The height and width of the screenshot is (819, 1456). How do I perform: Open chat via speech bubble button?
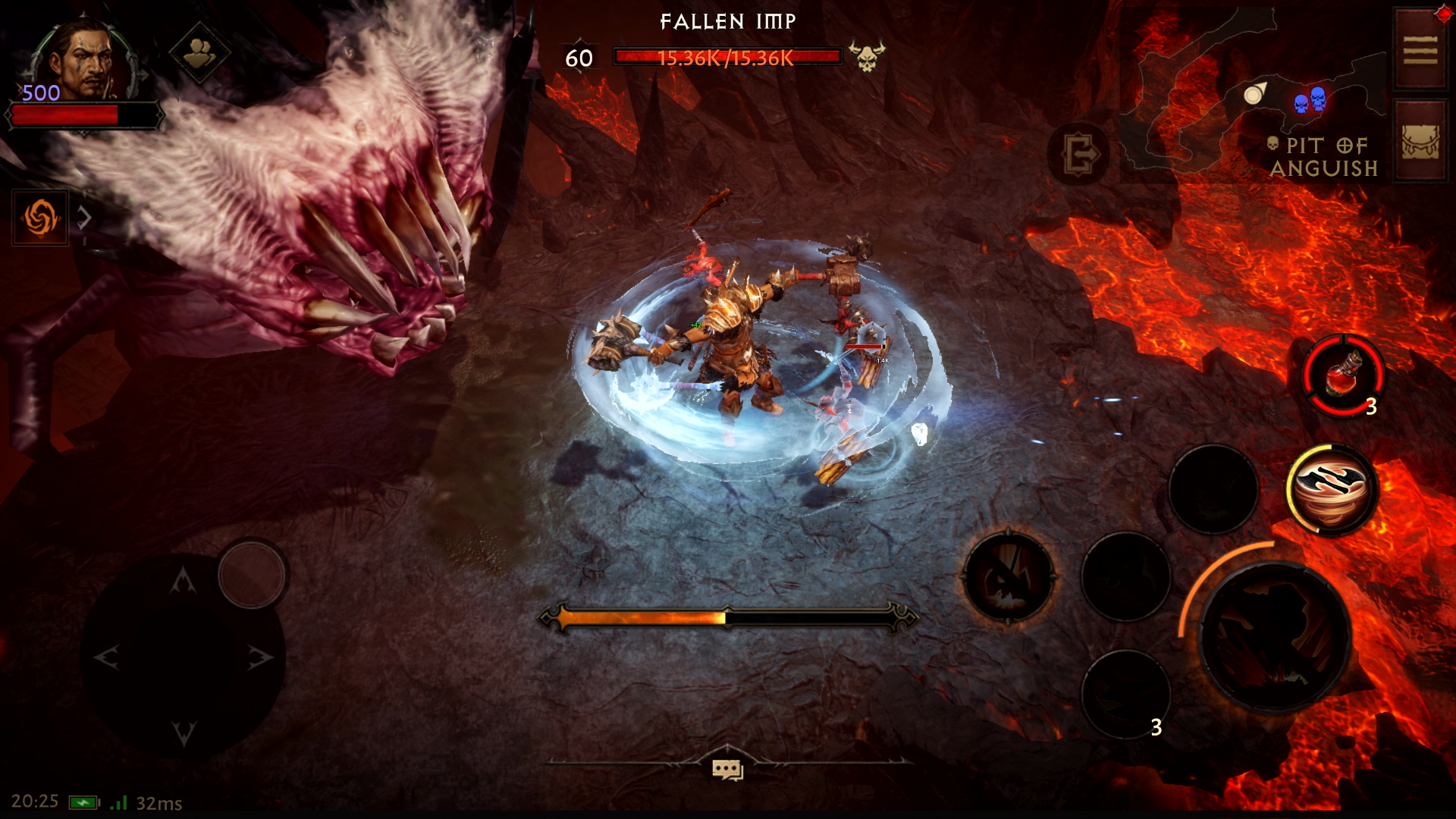pyautogui.click(x=728, y=769)
